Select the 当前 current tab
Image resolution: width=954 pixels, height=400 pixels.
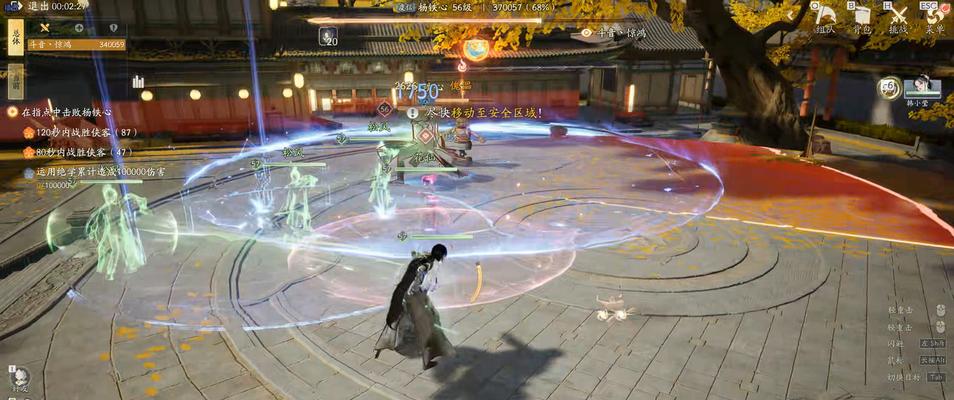pos(15,79)
